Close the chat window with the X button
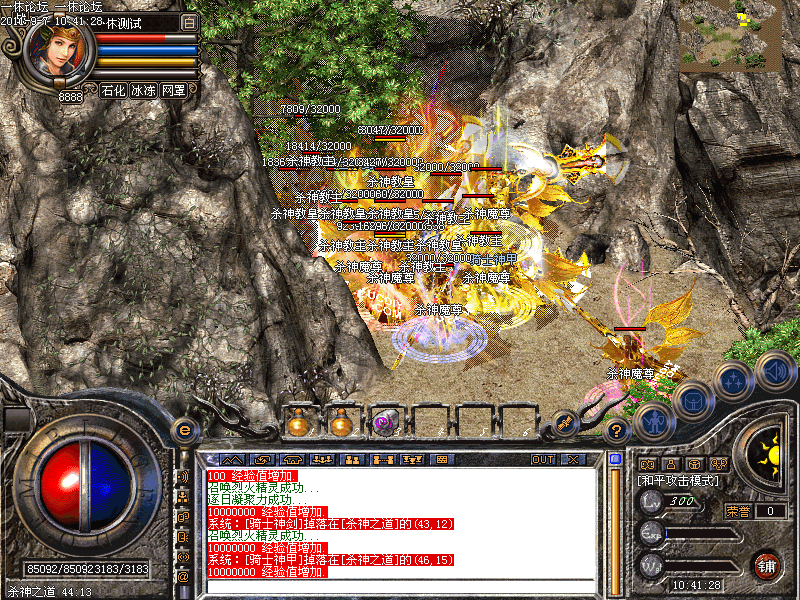 click(572, 459)
